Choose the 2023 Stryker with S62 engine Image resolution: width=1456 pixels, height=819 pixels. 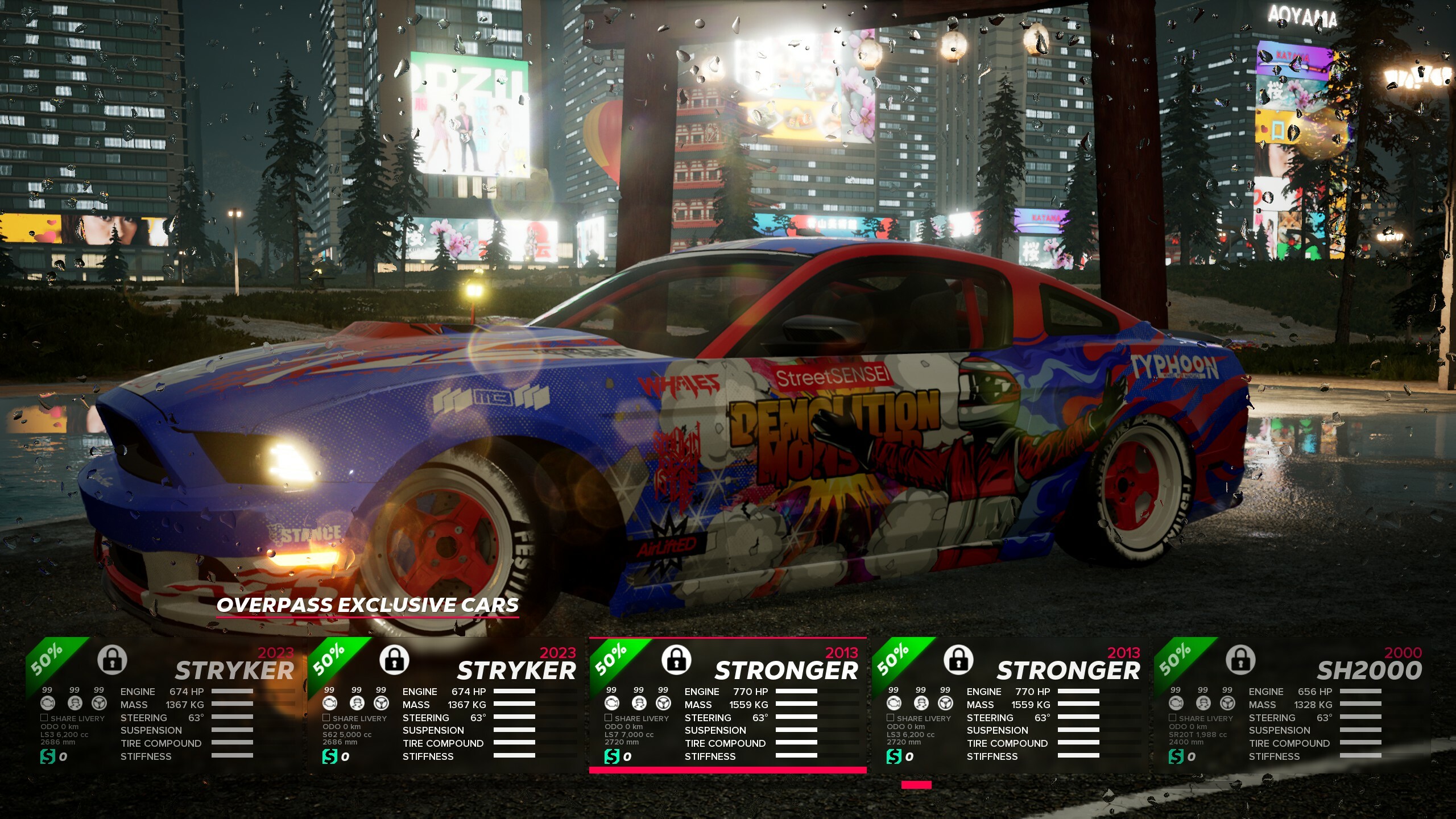(447, 705)
